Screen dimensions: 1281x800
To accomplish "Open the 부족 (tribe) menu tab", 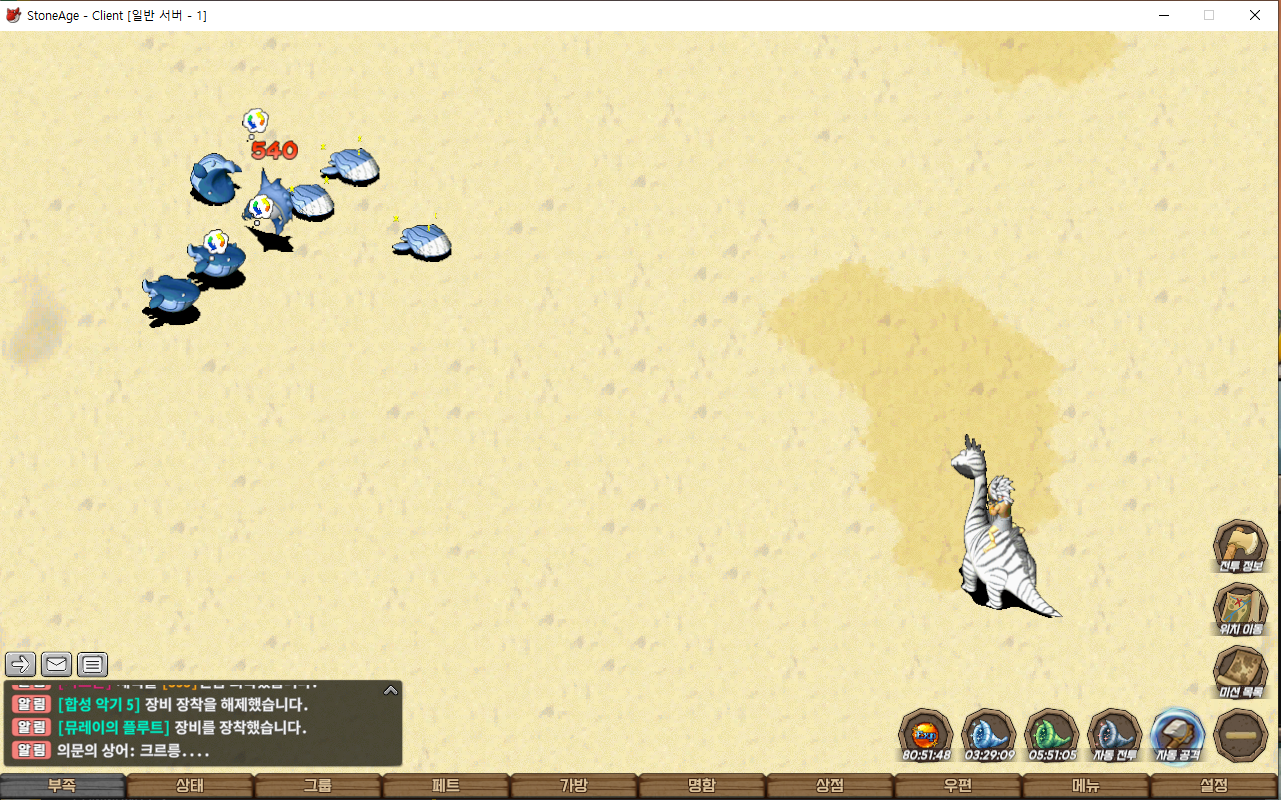I will (x=62, y=786).
